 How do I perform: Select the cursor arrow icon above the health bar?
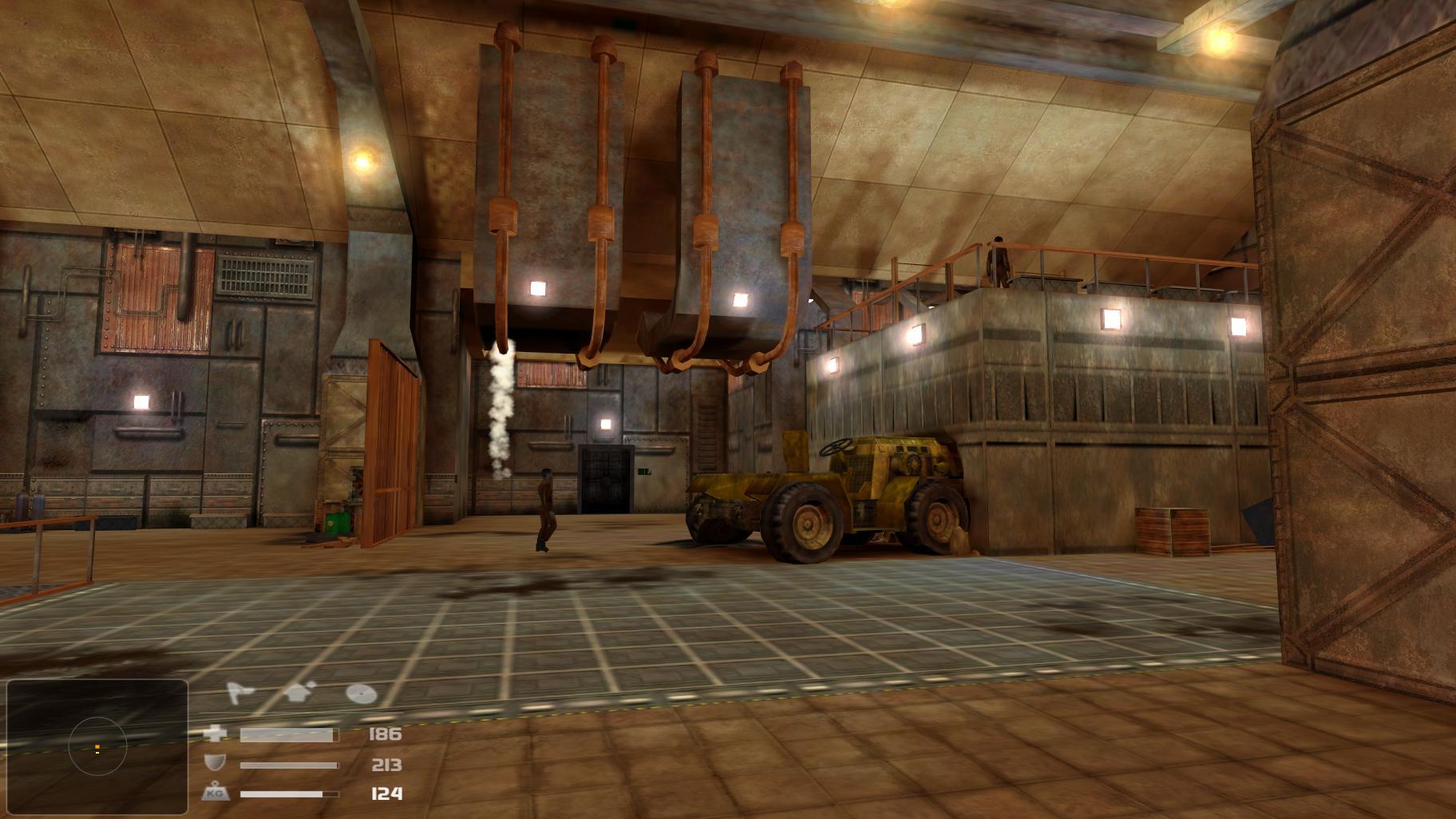[239, 692]
